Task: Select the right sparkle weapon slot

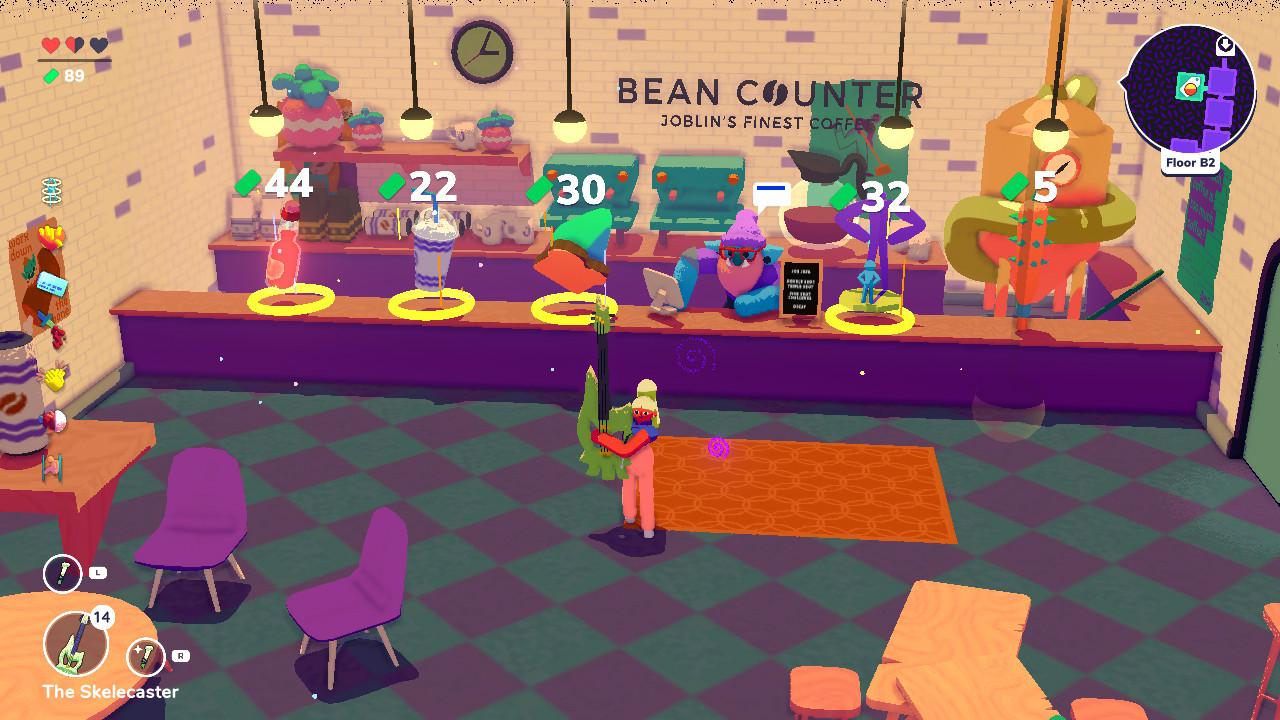Action: [146, 657]
